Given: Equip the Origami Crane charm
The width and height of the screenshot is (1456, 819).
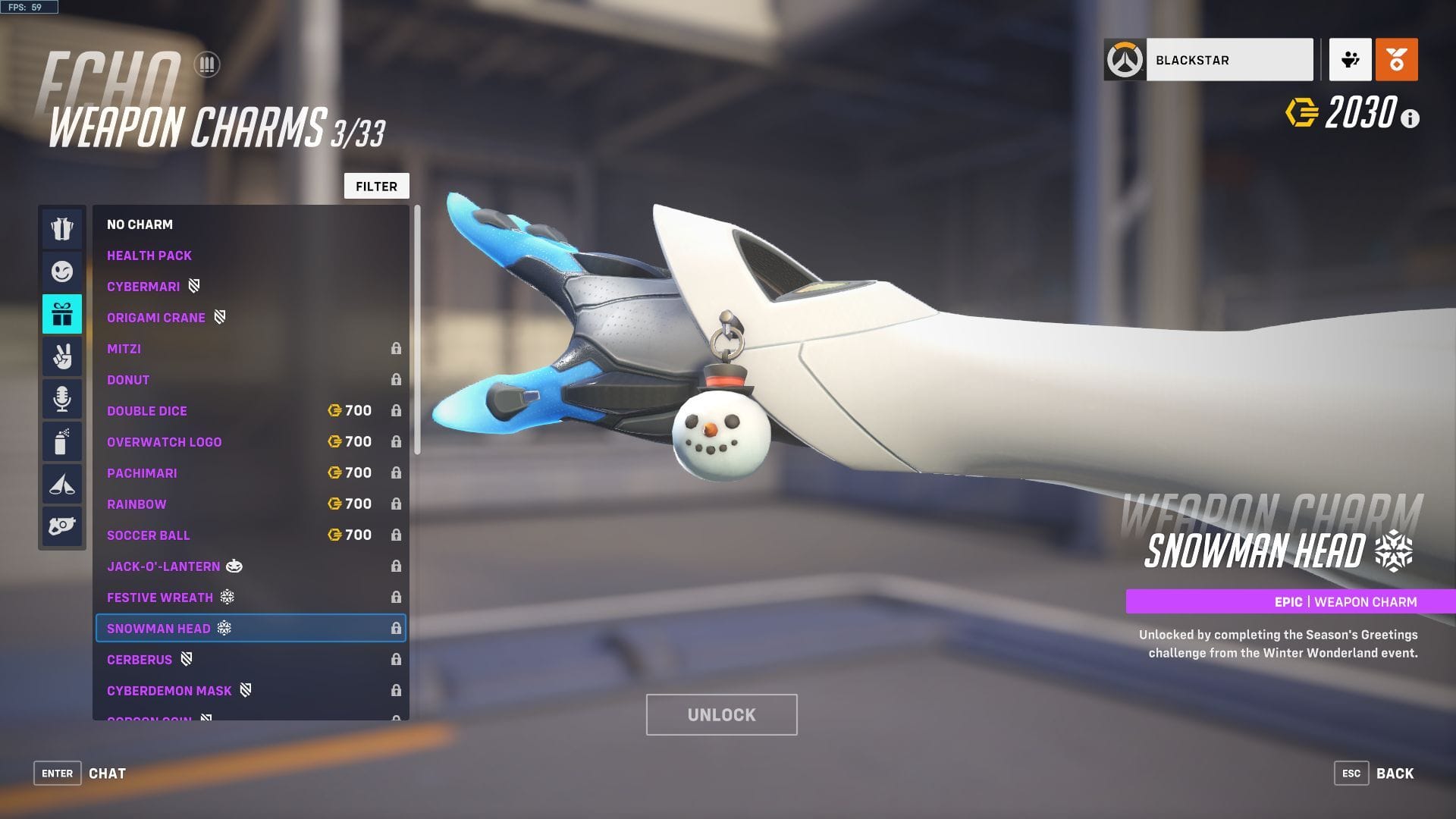Looking at the screenshot, I should click(x=156, y=317).
